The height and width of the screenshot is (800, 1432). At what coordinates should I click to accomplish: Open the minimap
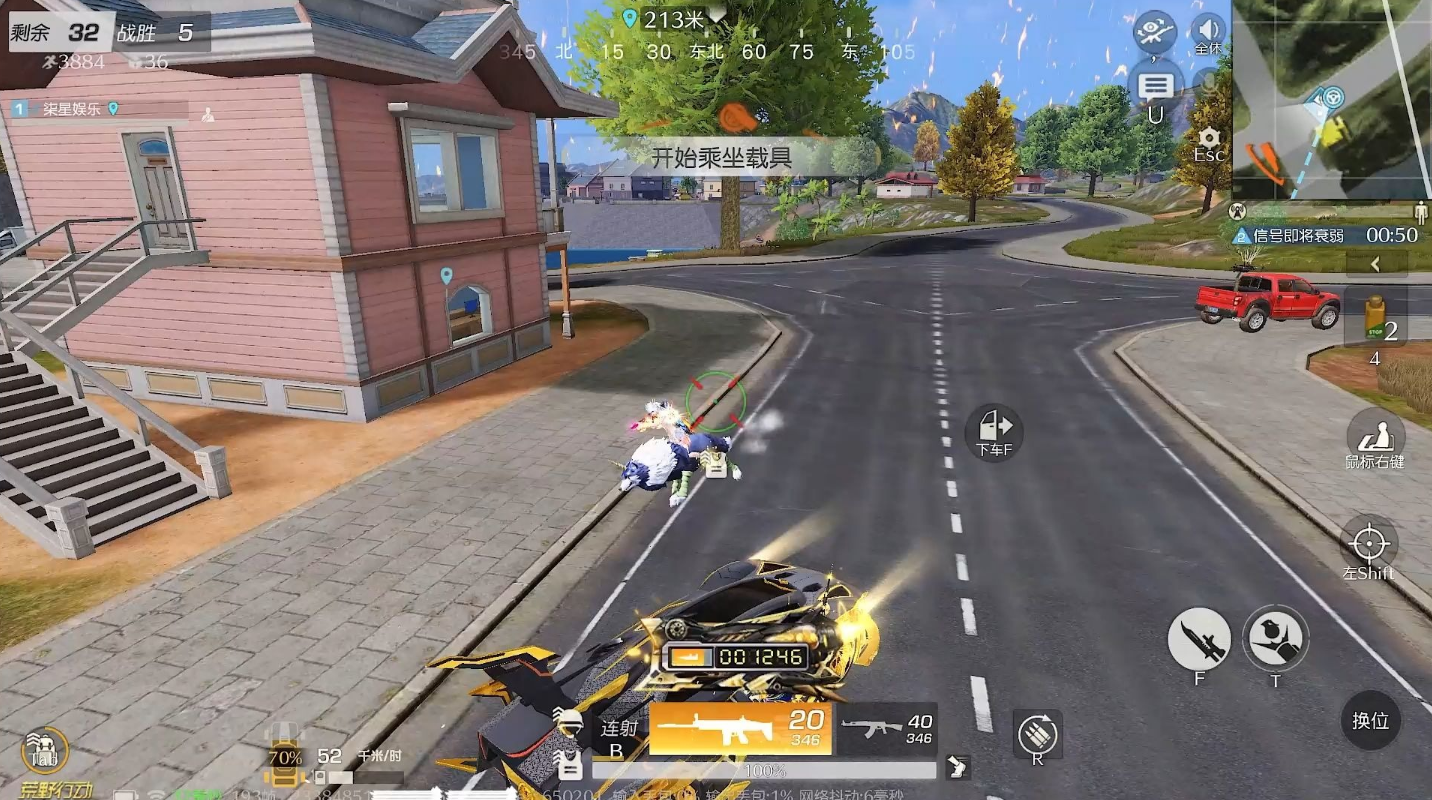point(1331,100)
